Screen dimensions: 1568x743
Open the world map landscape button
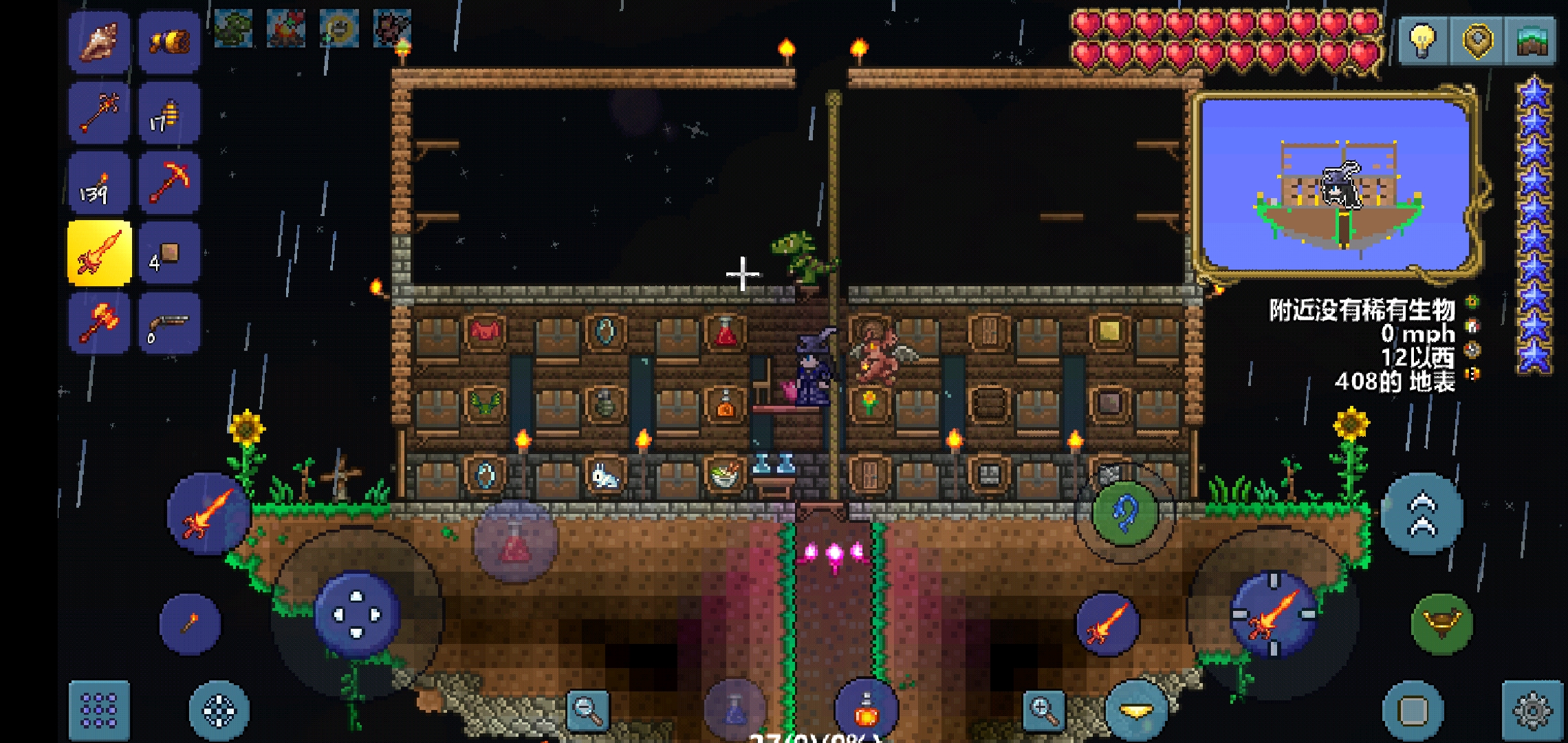tap(1531, 40)
